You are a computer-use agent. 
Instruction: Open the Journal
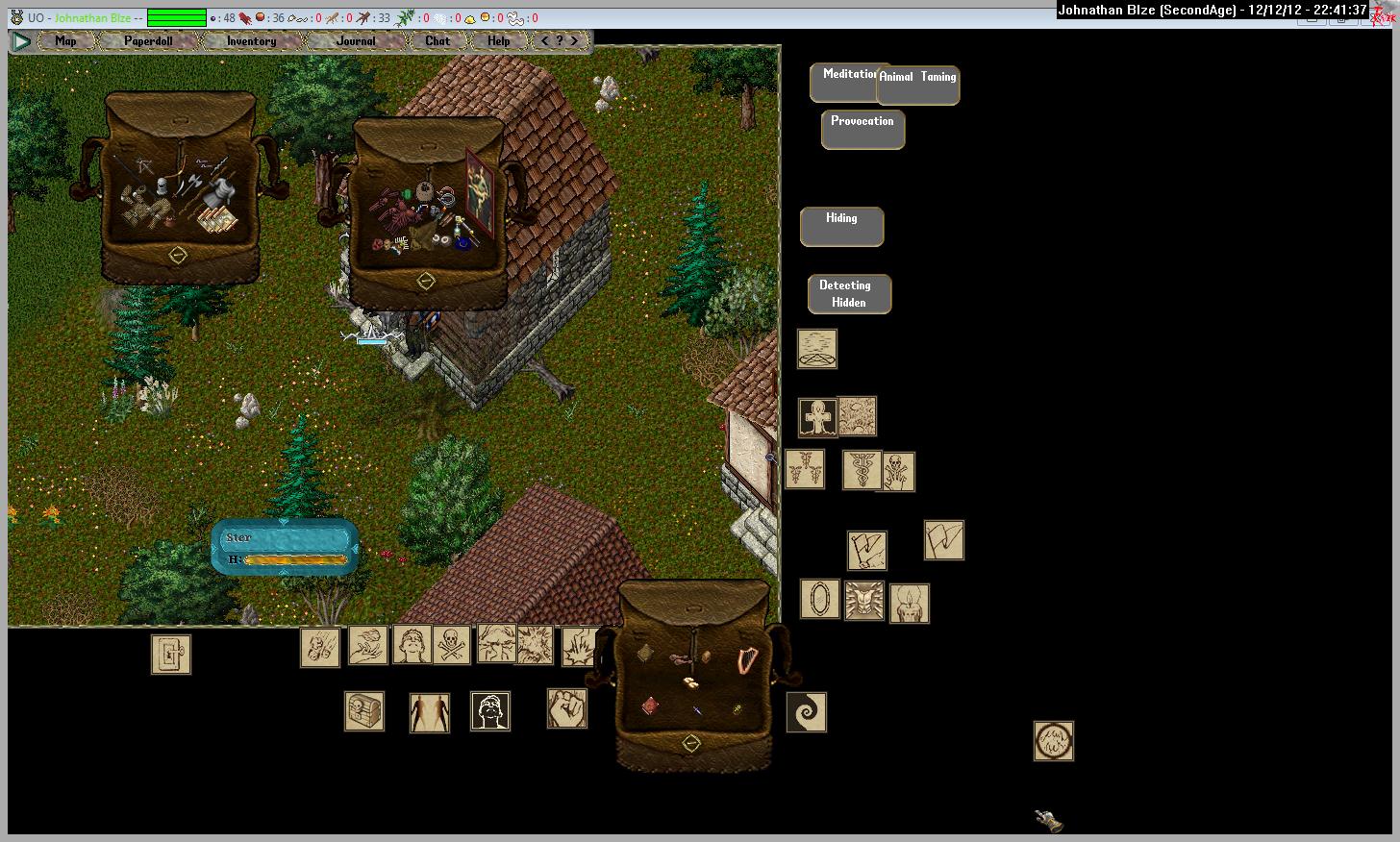(x=356, y=41)
